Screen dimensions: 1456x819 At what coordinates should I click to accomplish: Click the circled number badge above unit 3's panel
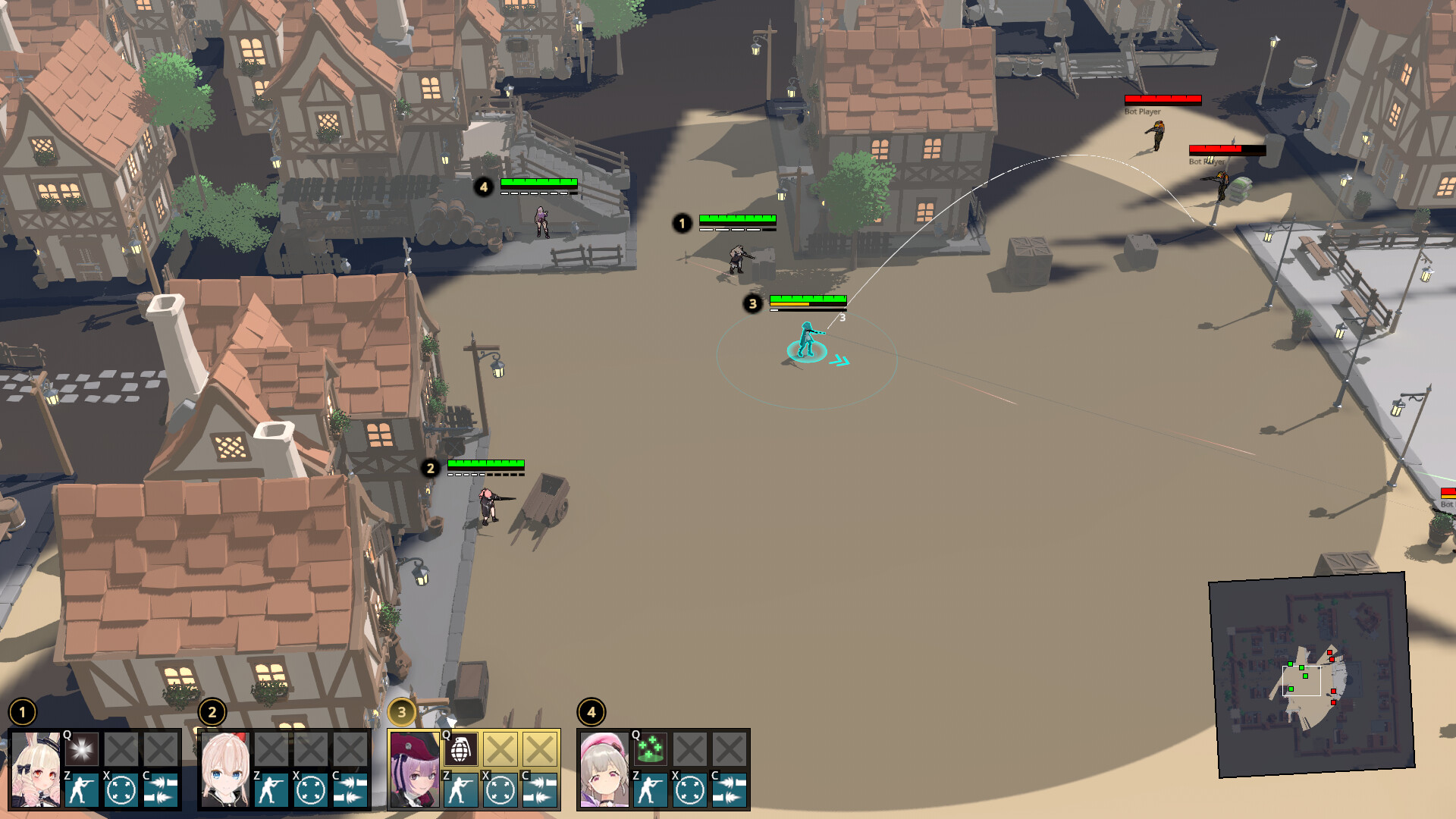(x=402, y=711)
